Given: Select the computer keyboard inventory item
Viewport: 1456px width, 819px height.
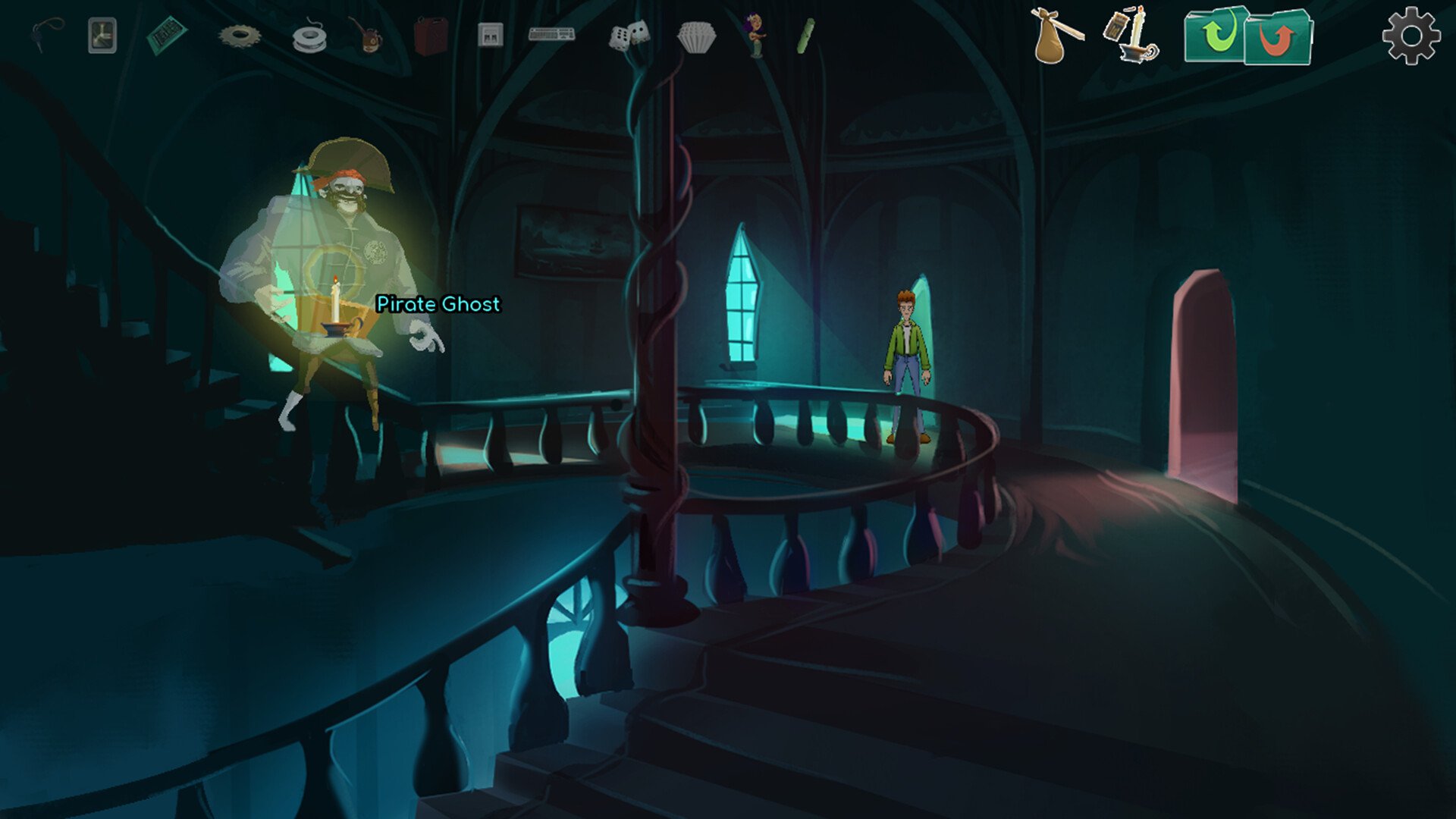Looking at the screenshot, I should point(551,34).
